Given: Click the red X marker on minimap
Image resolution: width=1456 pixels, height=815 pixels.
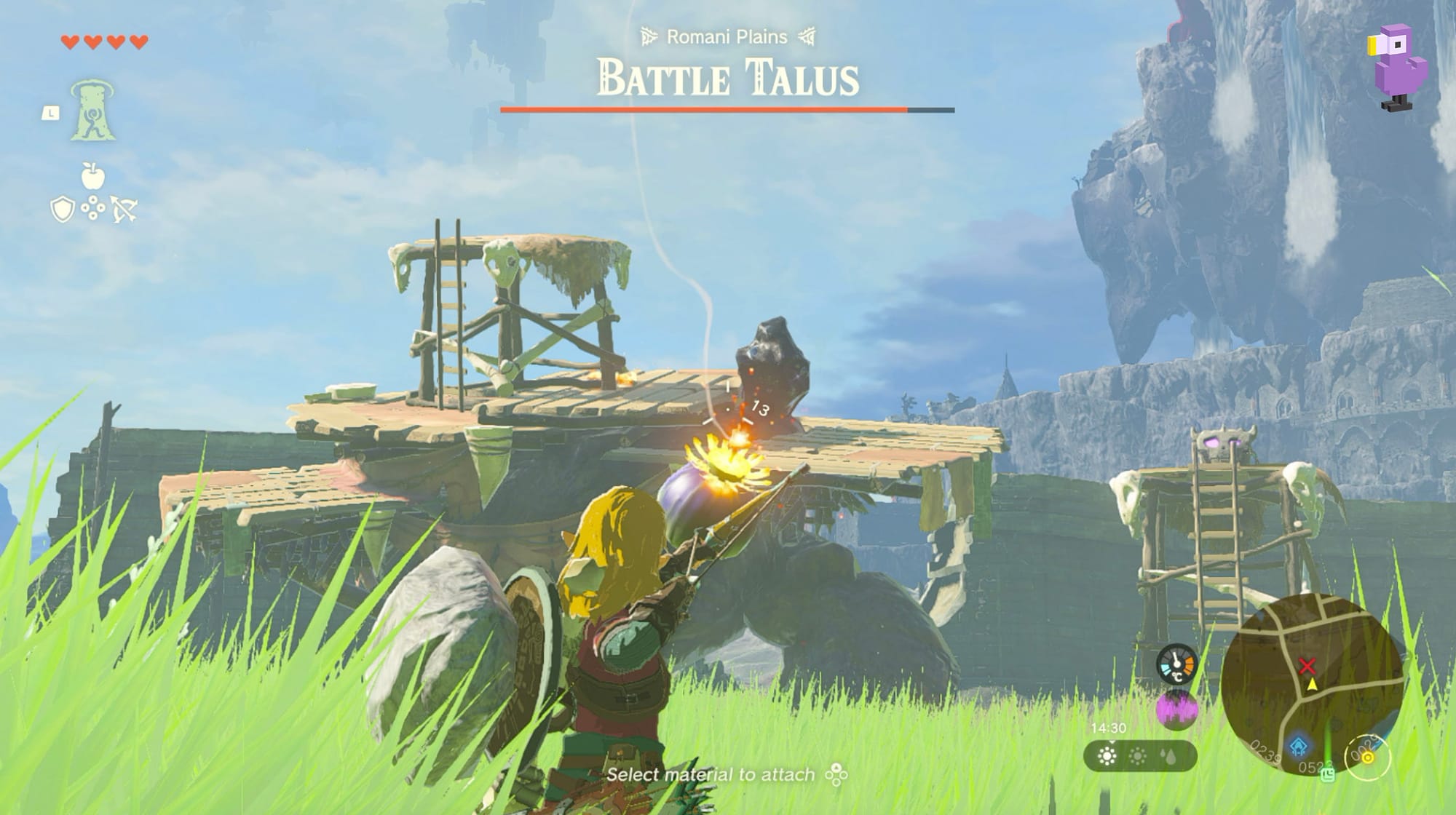Looking at the screenshot, I should 1307,665.
